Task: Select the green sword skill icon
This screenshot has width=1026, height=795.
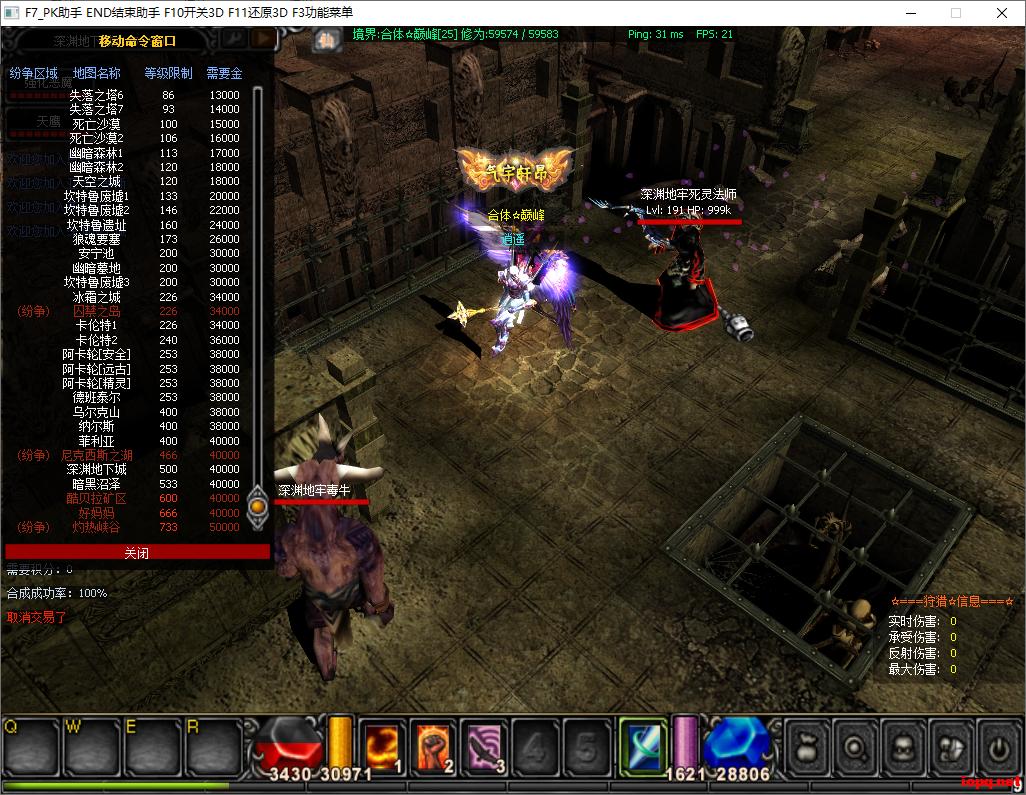Action: [x=643, y=745]
